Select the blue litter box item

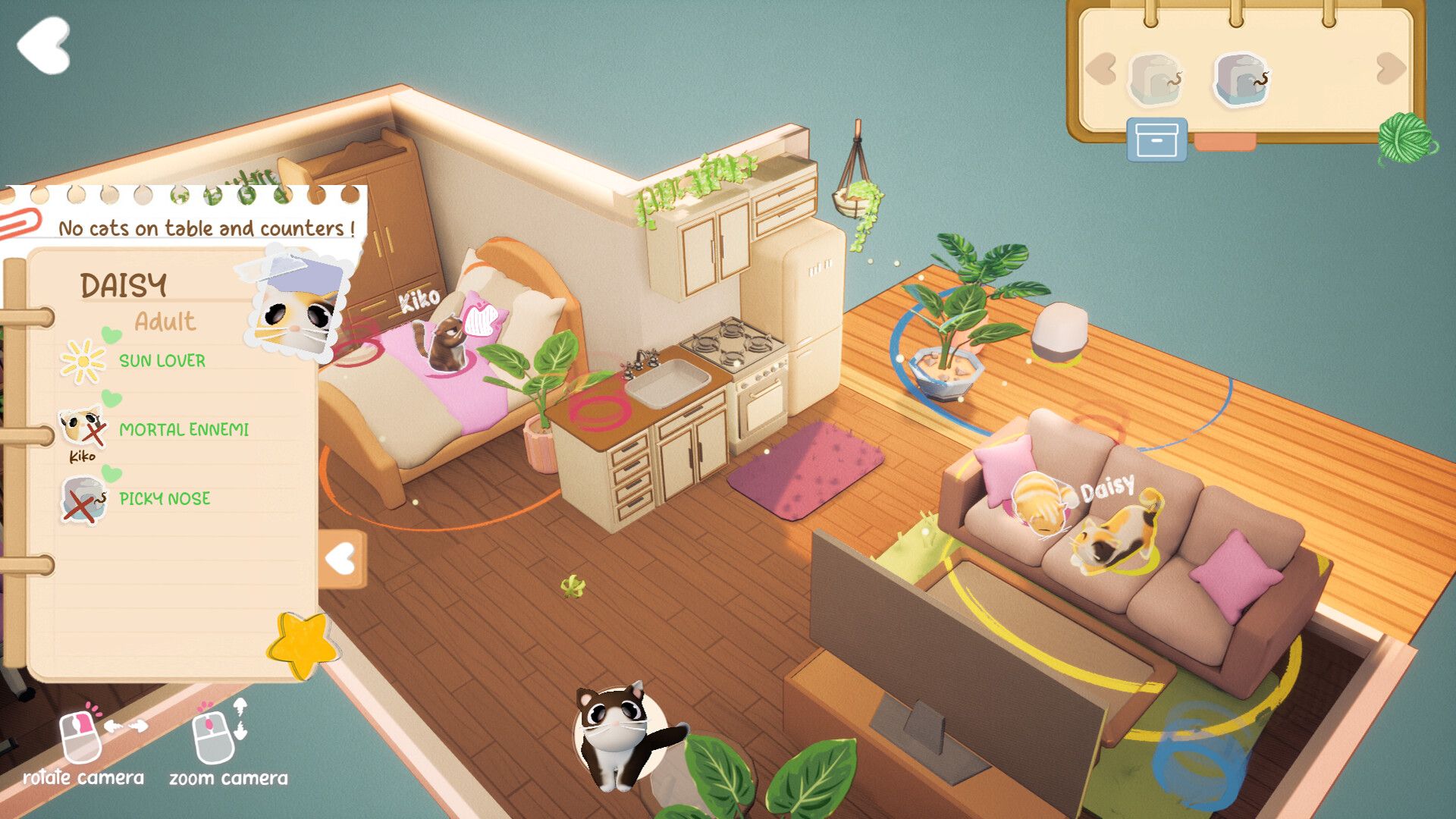coord(1241,78)
